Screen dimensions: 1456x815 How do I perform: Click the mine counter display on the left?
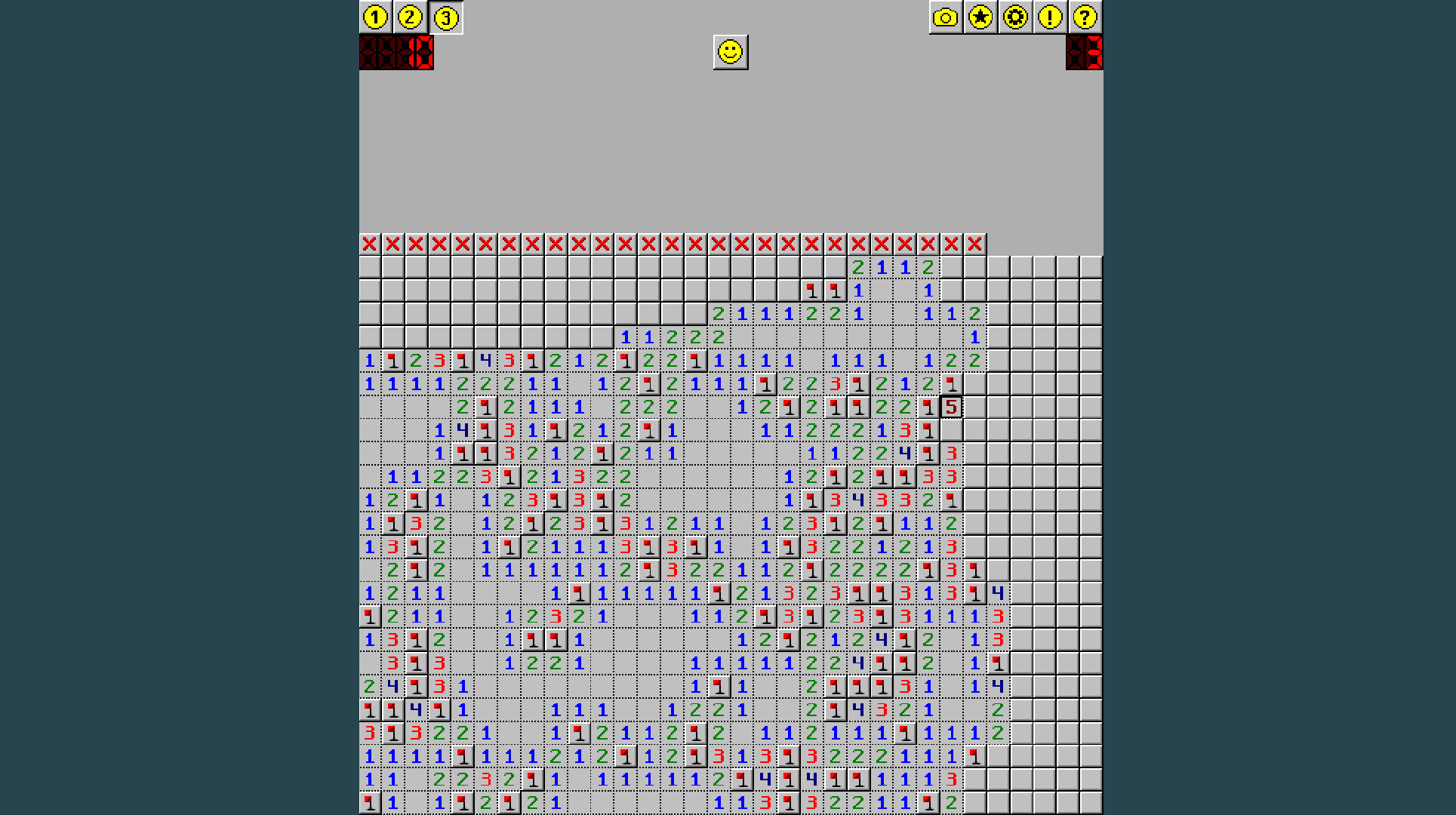396,54
